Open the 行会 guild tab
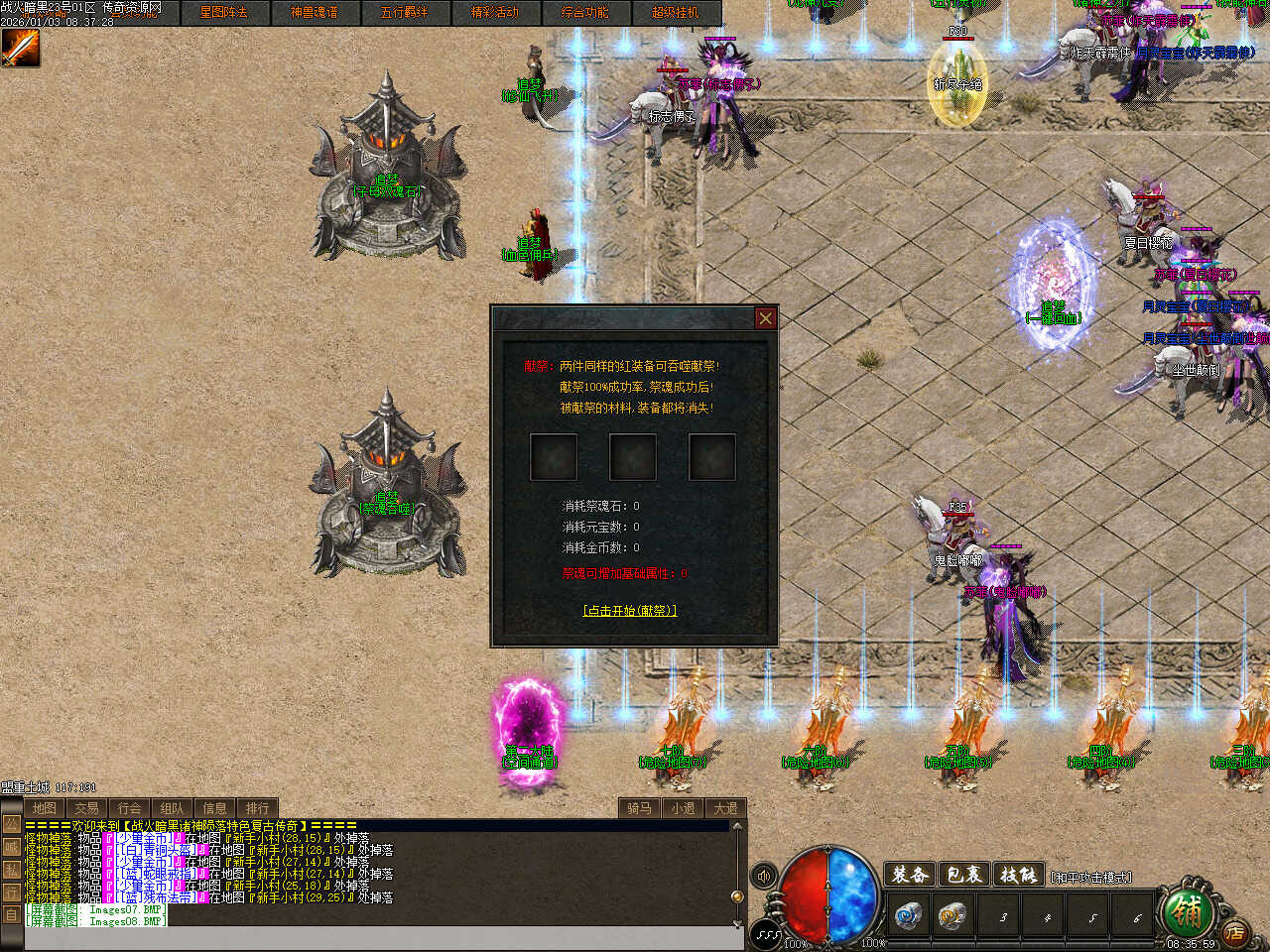This screenshot has width=1270, height=952. (x=130, y=808)
